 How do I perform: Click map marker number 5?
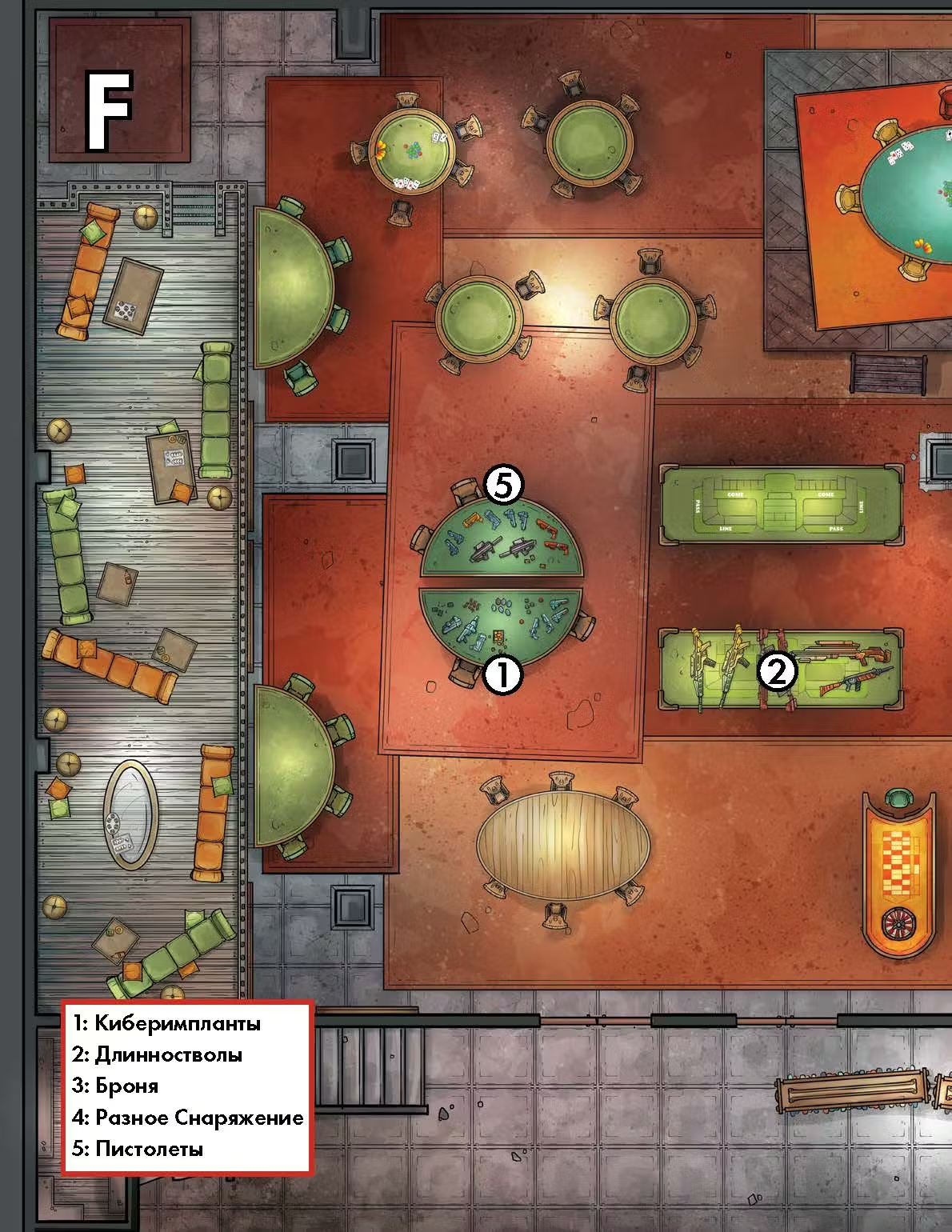pos(504,485)
